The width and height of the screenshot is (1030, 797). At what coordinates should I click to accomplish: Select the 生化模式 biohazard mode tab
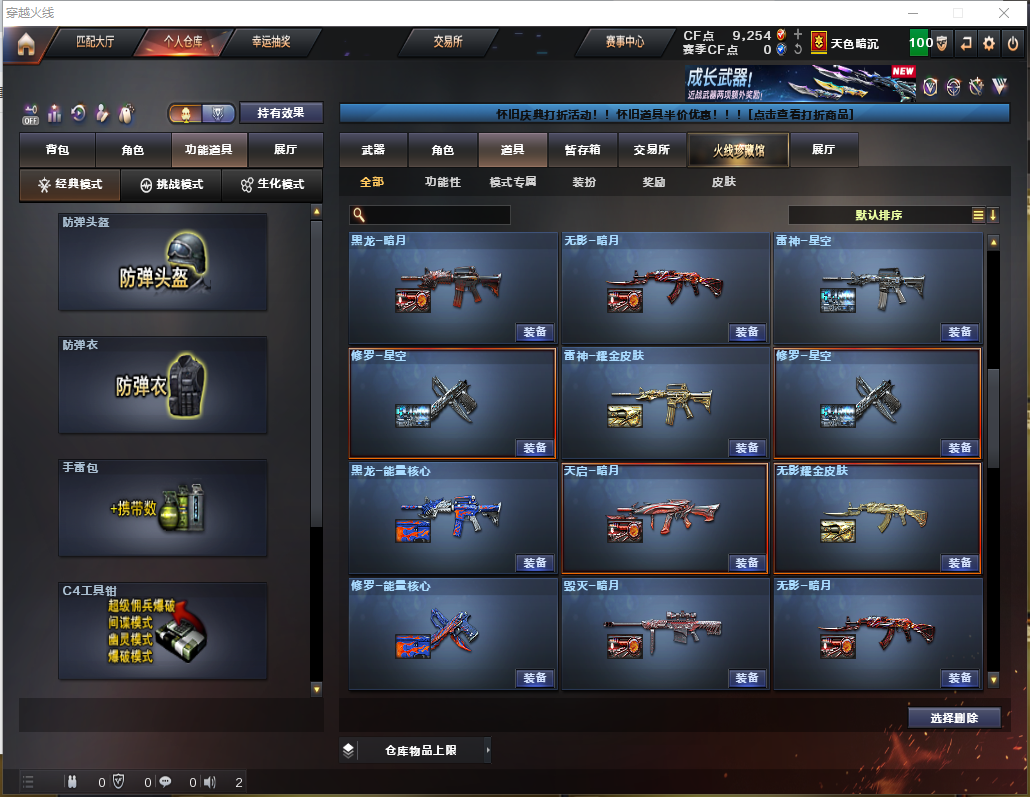pos(272,185)
